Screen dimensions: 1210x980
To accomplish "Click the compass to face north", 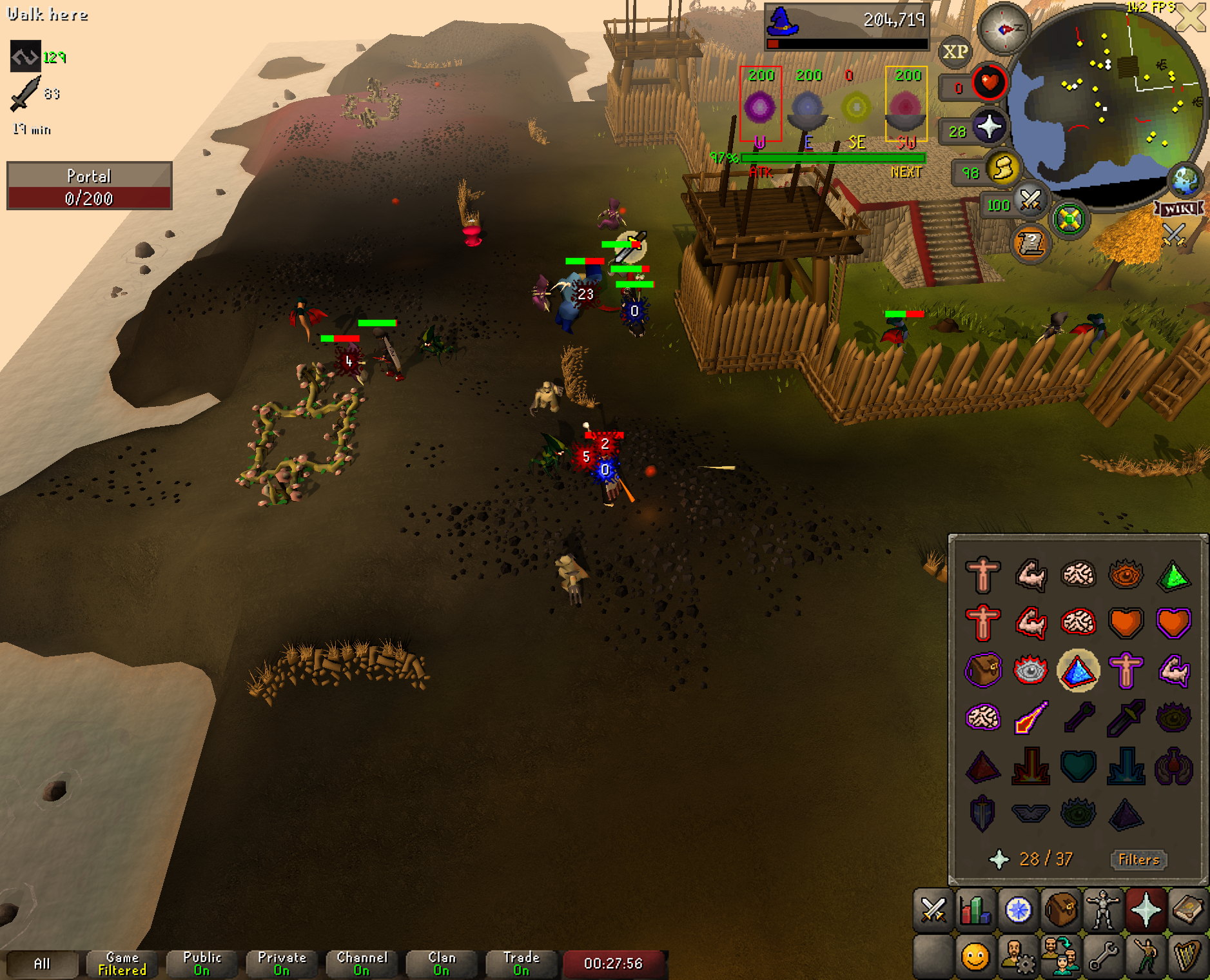I will click(1004, 29).
